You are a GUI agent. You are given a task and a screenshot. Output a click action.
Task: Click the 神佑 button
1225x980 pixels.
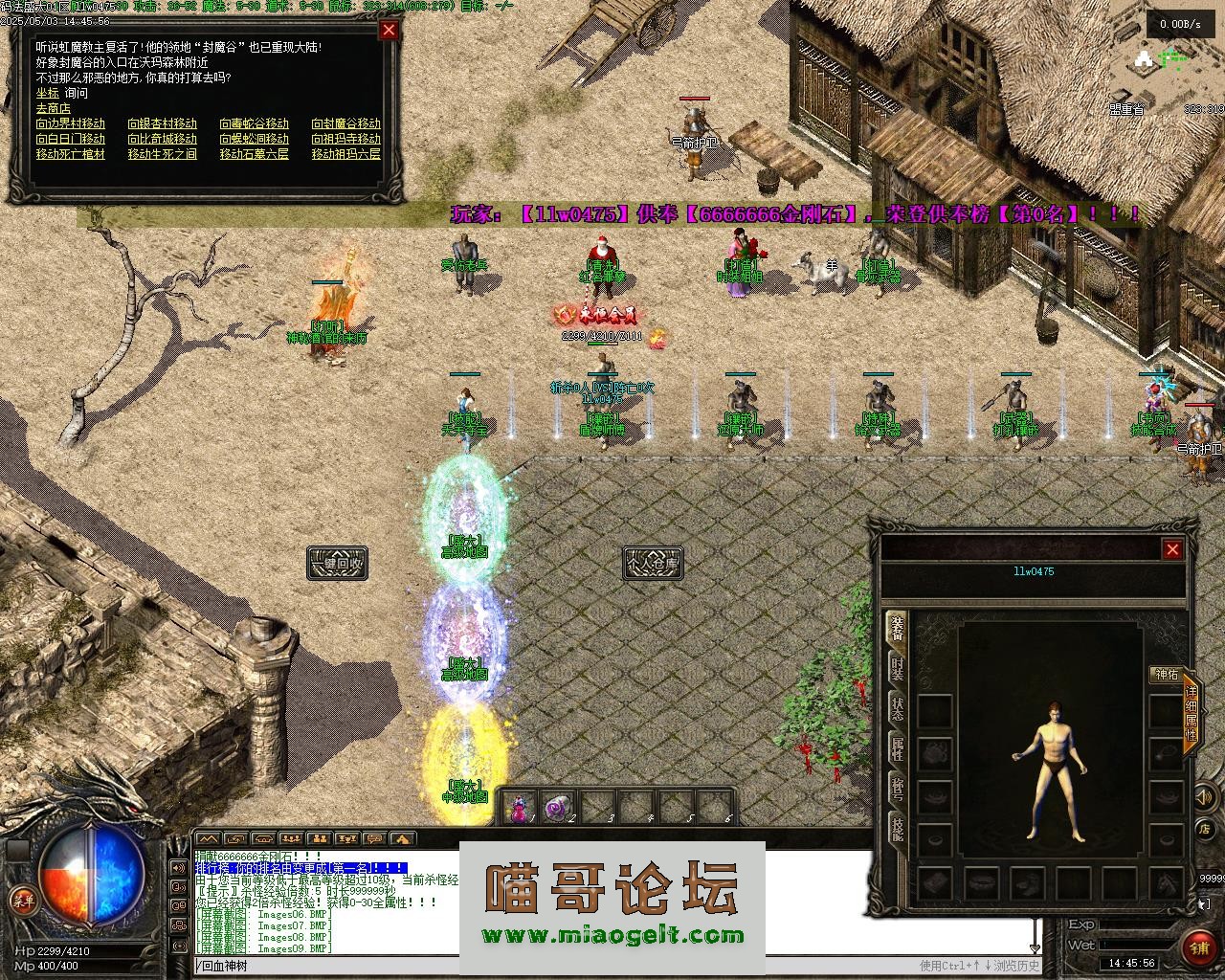tap(1167, 675)
